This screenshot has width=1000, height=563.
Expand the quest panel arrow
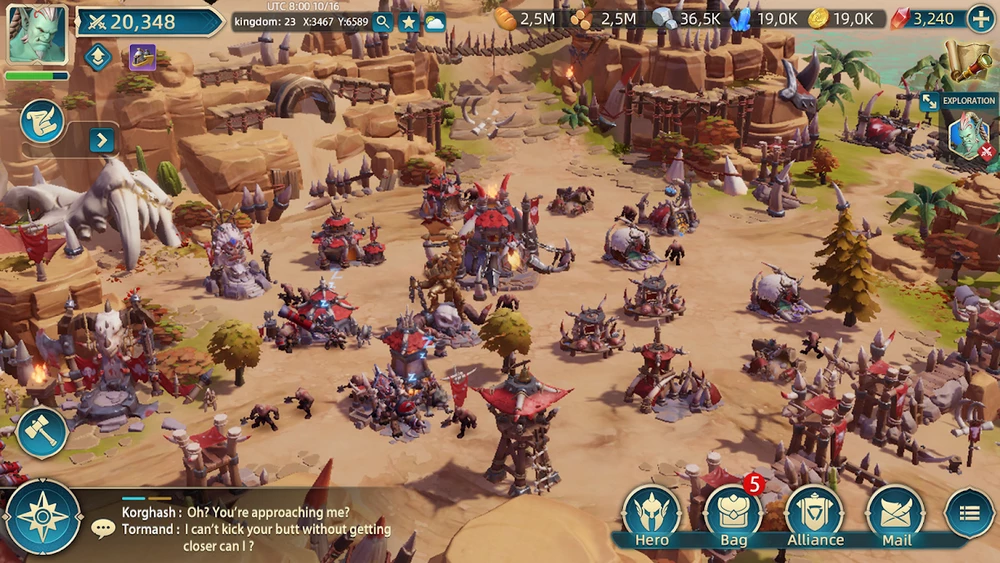pos(102,140)
